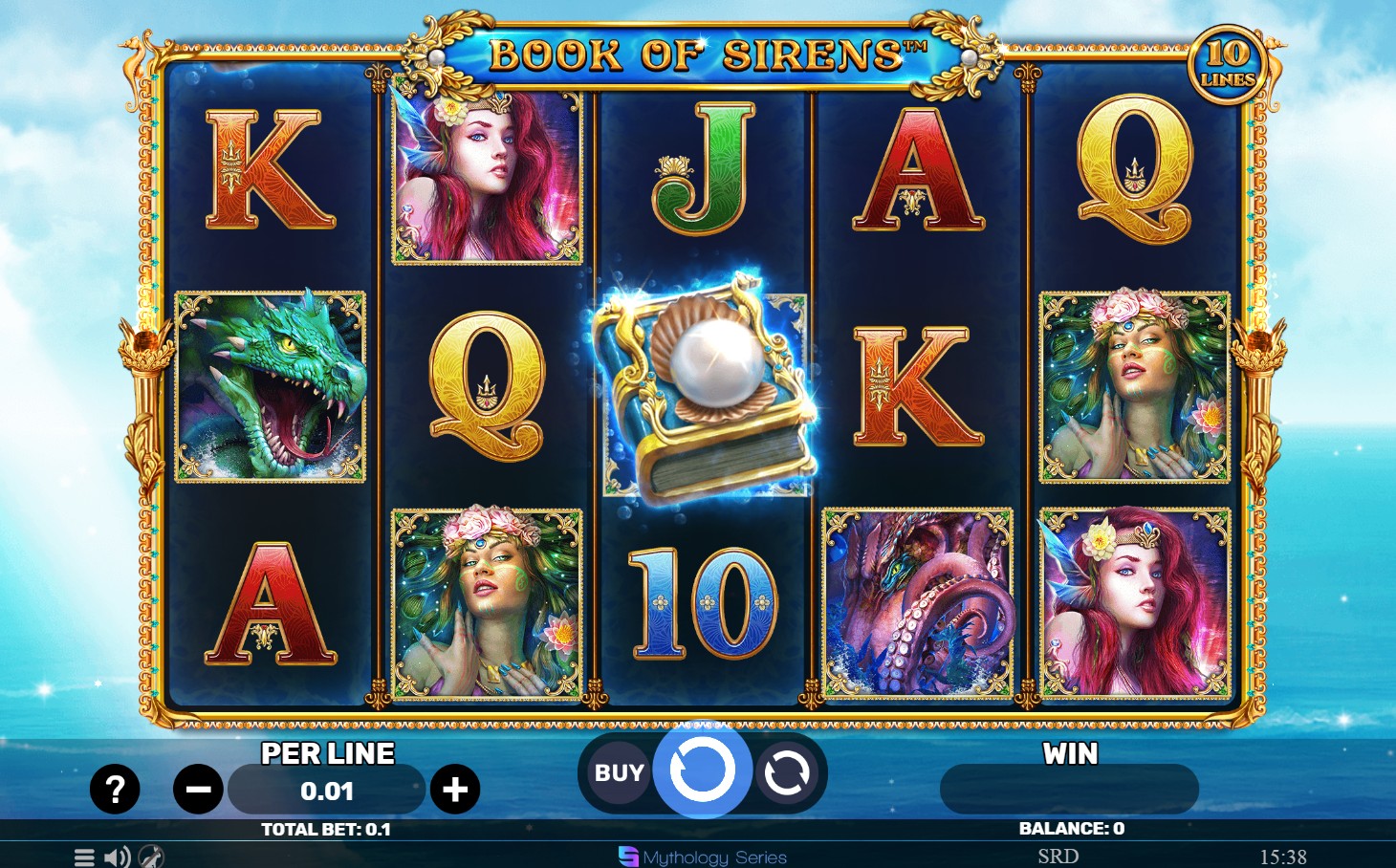
Task: Decrease the per line bet
Action: click(x=198, y=790)
